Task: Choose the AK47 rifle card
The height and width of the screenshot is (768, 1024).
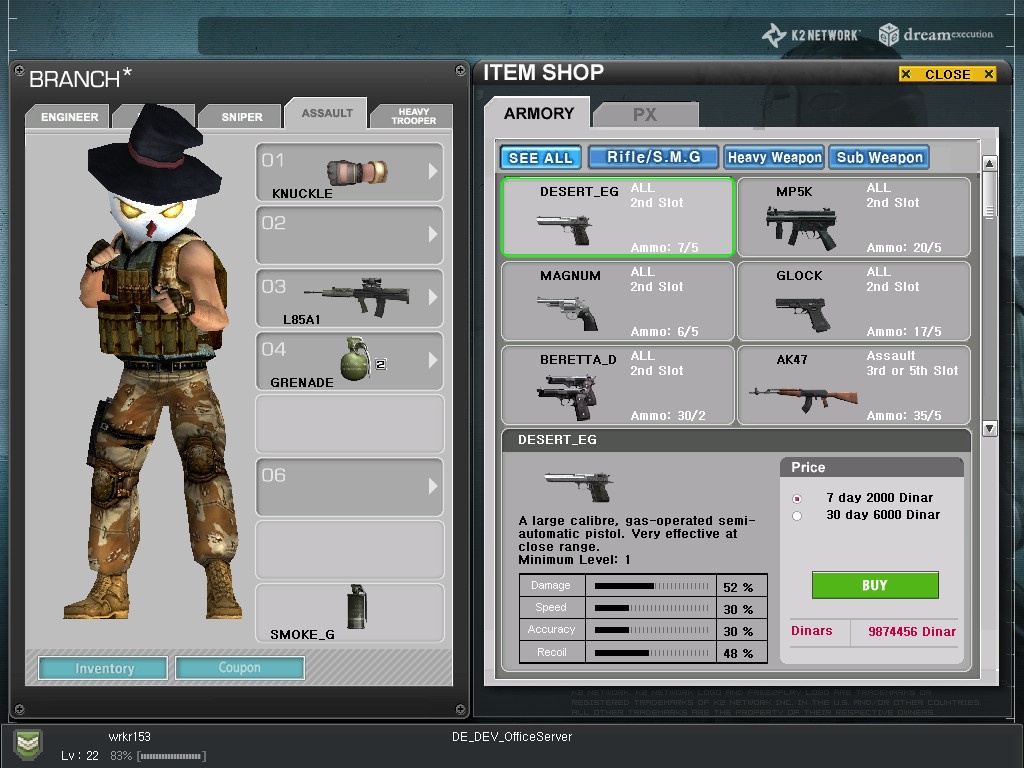Action: [x=853, y=385]
